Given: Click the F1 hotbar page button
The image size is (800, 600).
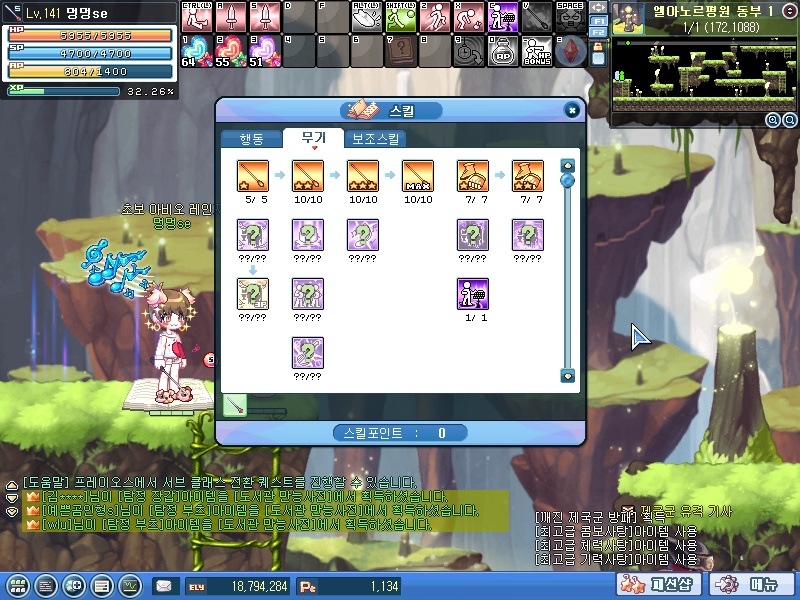Looking at the screenshot, I should [598, 21].
